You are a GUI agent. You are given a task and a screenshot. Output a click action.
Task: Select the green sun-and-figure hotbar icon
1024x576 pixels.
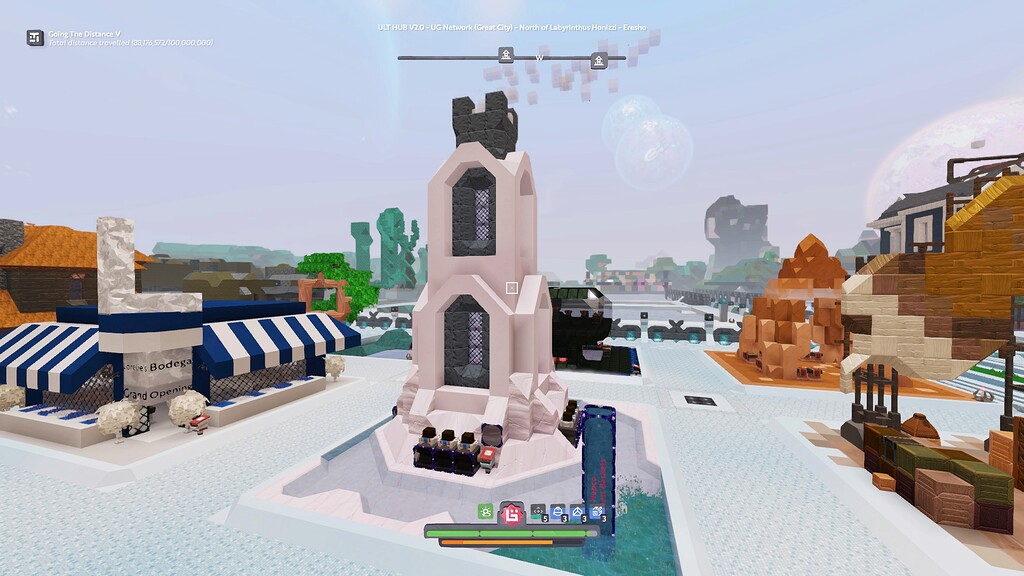[x=486, y=512]
